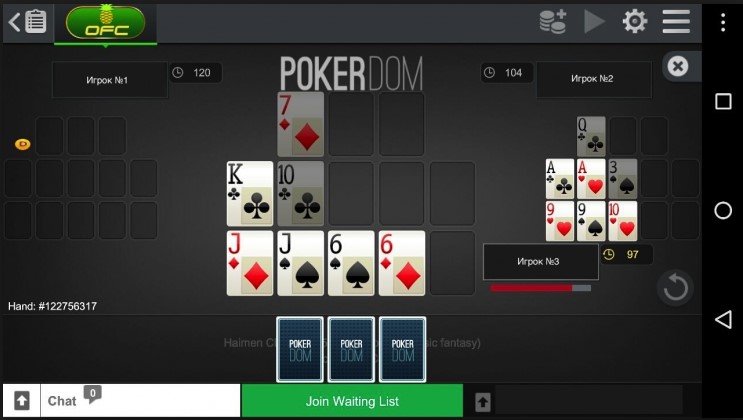Go back to the lobby list
Viewport: 743px width, 420px height.
click(27, 21)
